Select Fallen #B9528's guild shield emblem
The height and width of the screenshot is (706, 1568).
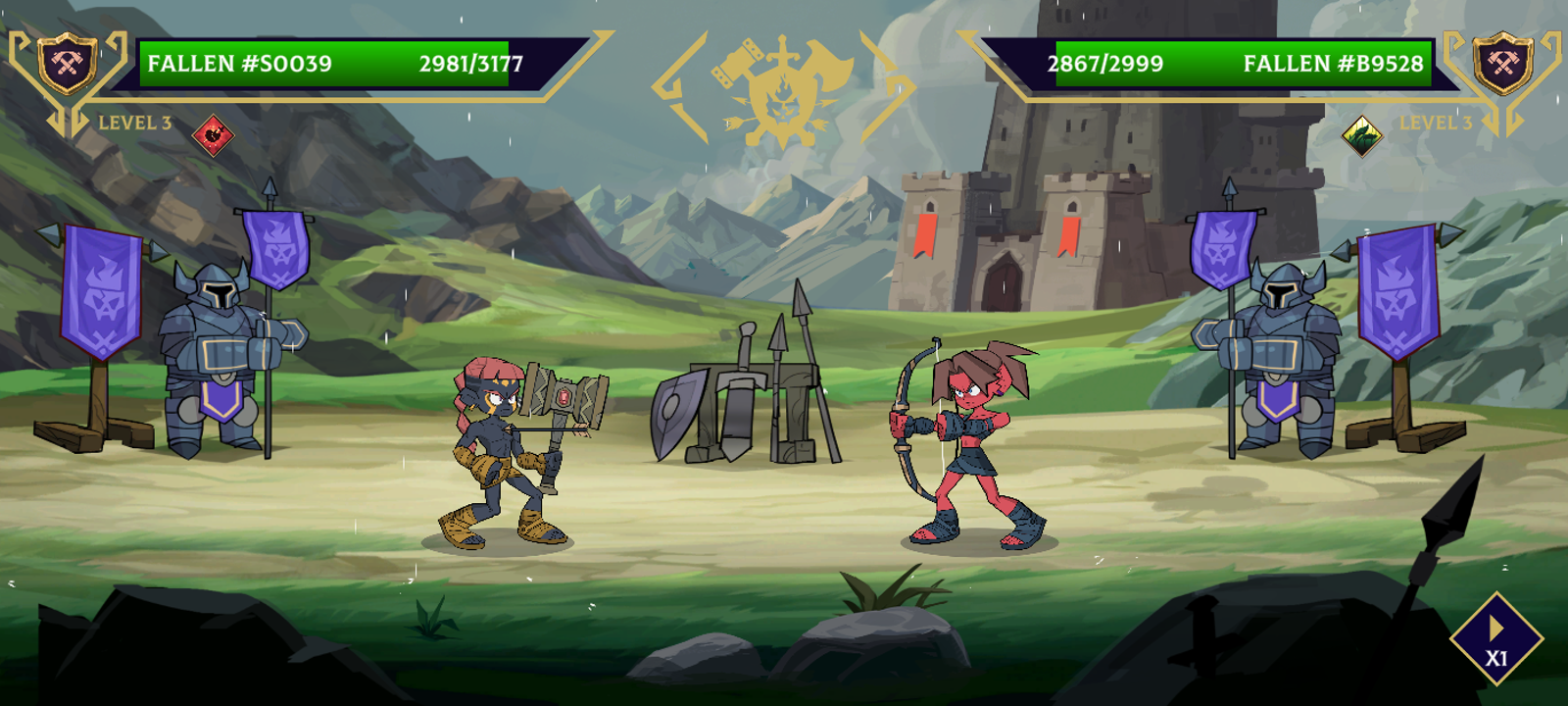tap(1502, 64)
